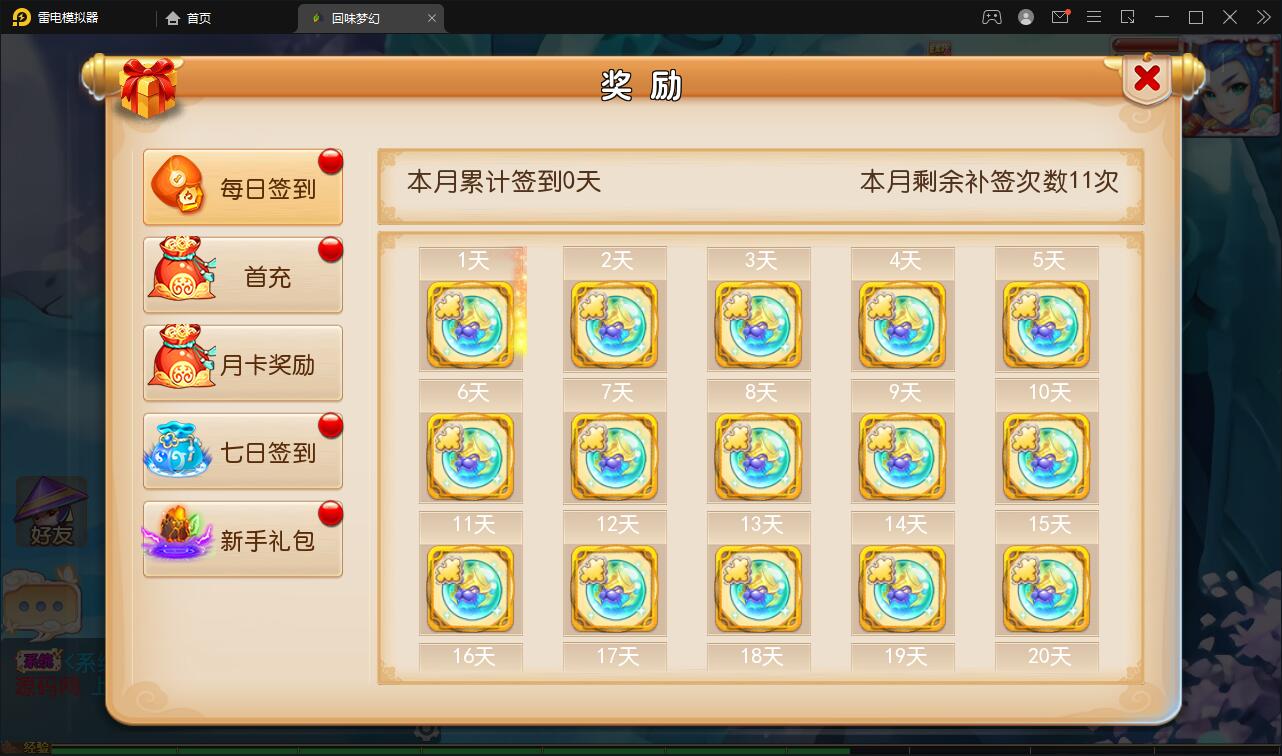Open the 月卡奖励 monthly card rewards section
Viewport: 1282px width, 756px height.
tap(243, 362)
